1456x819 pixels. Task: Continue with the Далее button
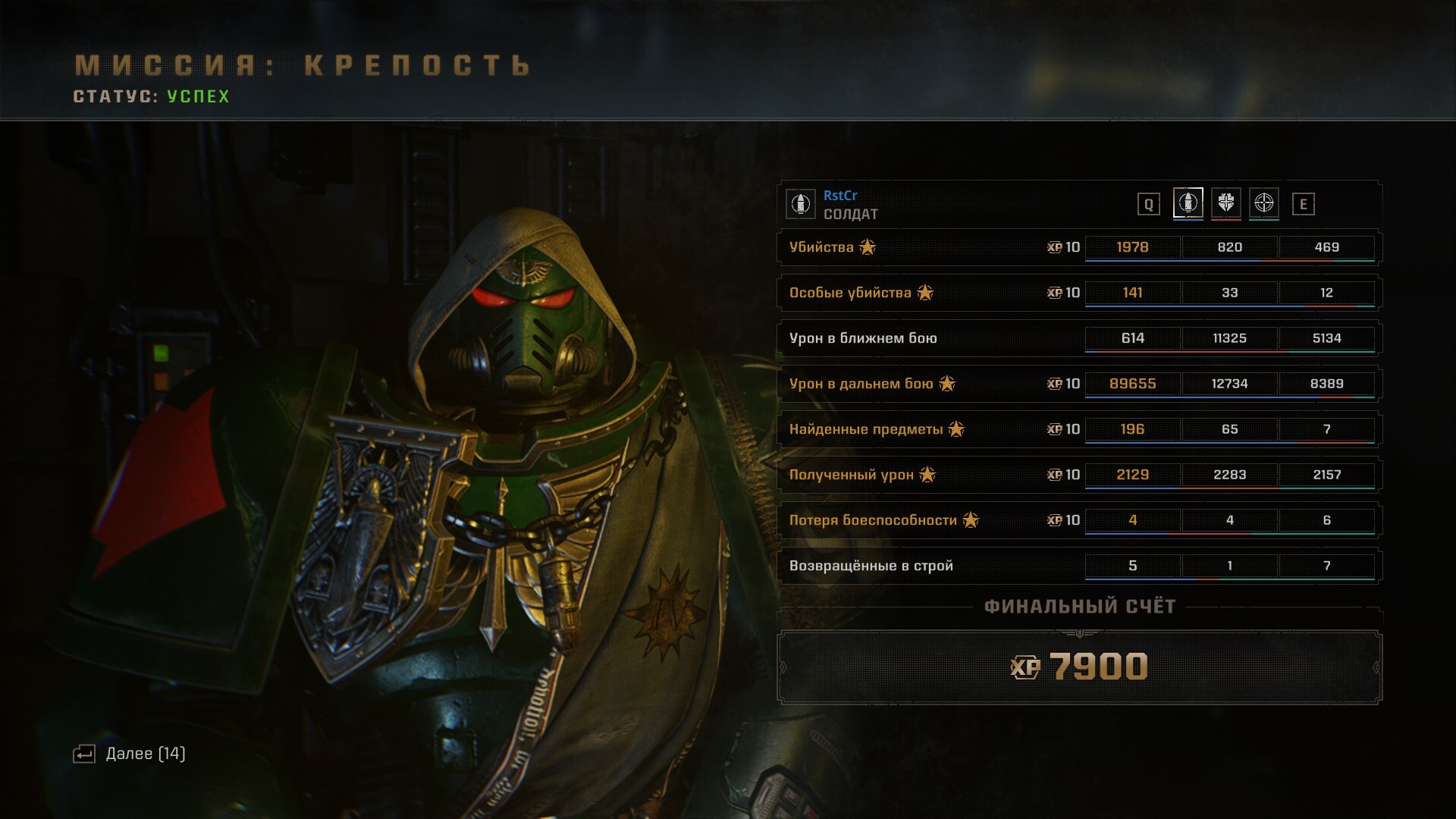click(x=130, y=754)
